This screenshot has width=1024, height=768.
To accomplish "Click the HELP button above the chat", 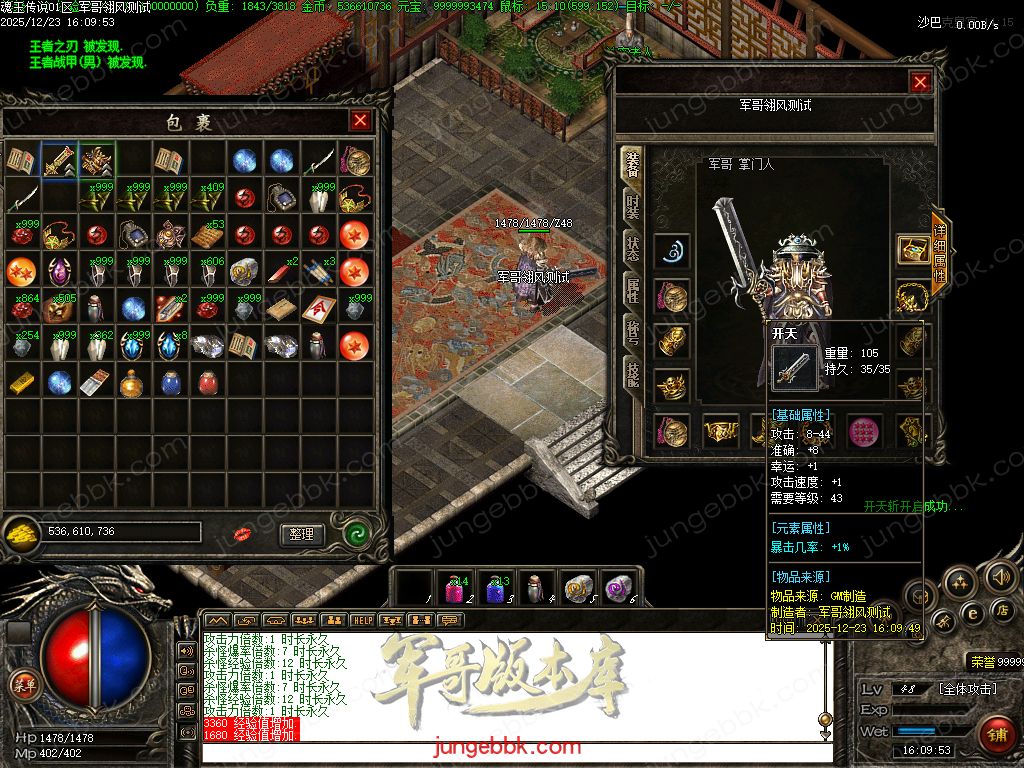I will click(x=361, y=620).
